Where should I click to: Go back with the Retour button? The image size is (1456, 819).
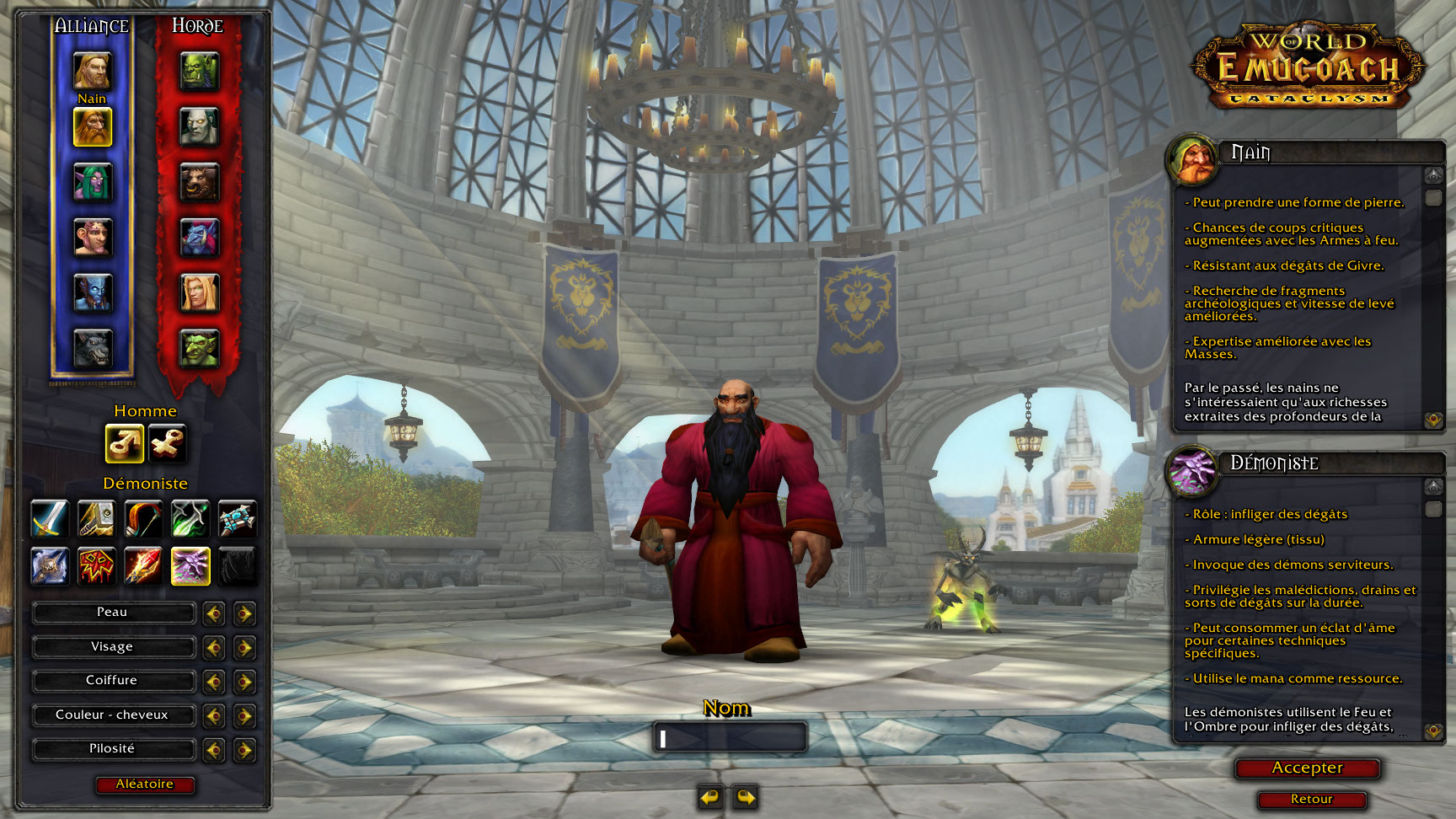pyautogui.click(x=1311, y=800)
